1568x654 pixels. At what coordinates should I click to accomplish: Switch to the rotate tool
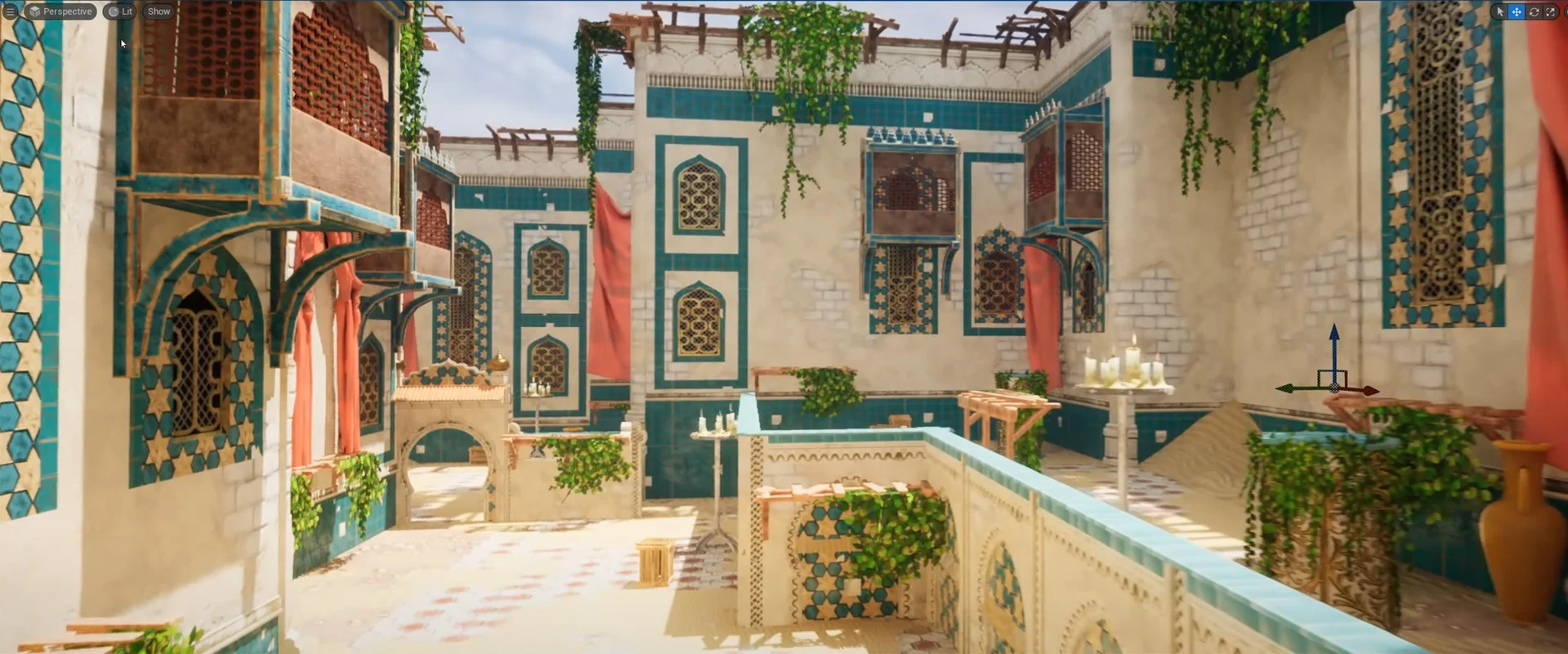click(x=1534, y=11)
